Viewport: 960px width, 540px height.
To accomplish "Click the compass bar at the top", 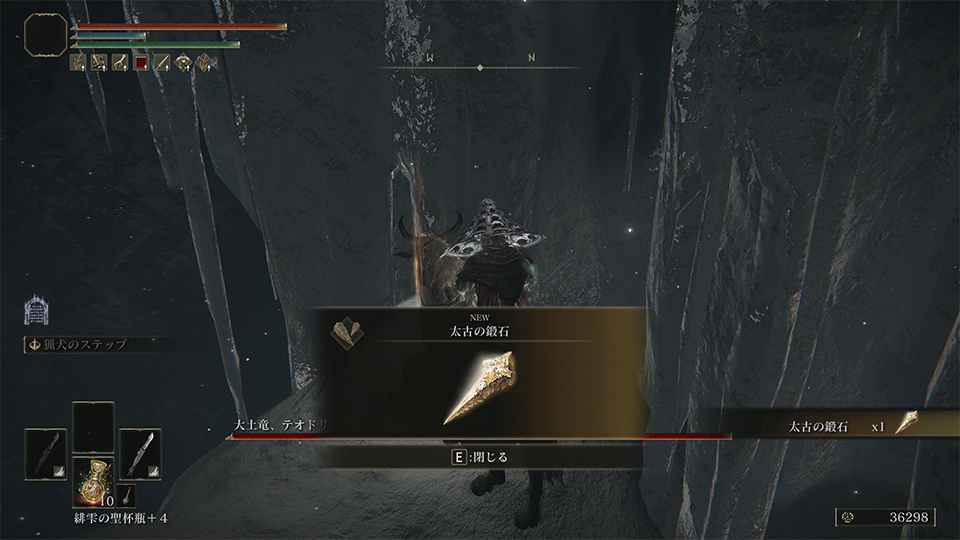I will [x=480, y=66].
